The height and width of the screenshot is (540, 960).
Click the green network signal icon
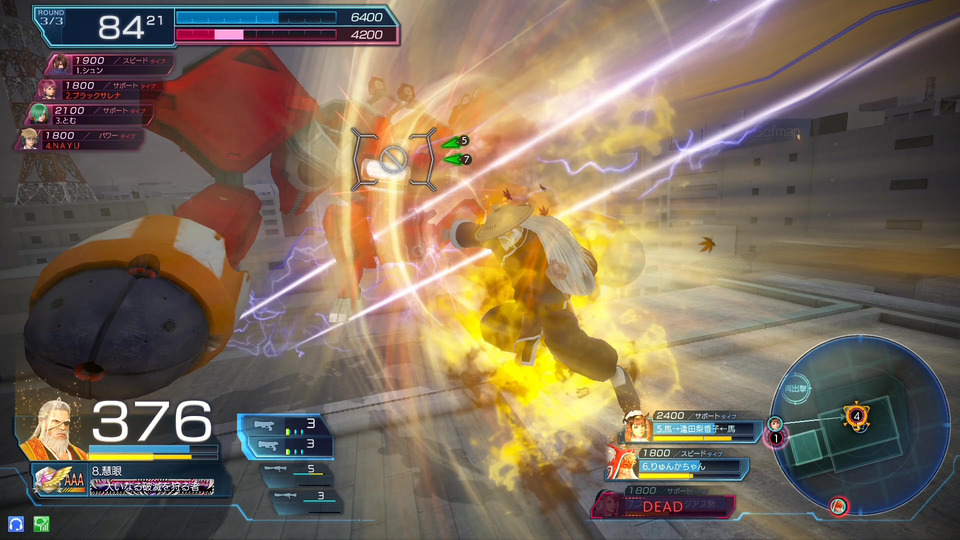pos(41,523)
